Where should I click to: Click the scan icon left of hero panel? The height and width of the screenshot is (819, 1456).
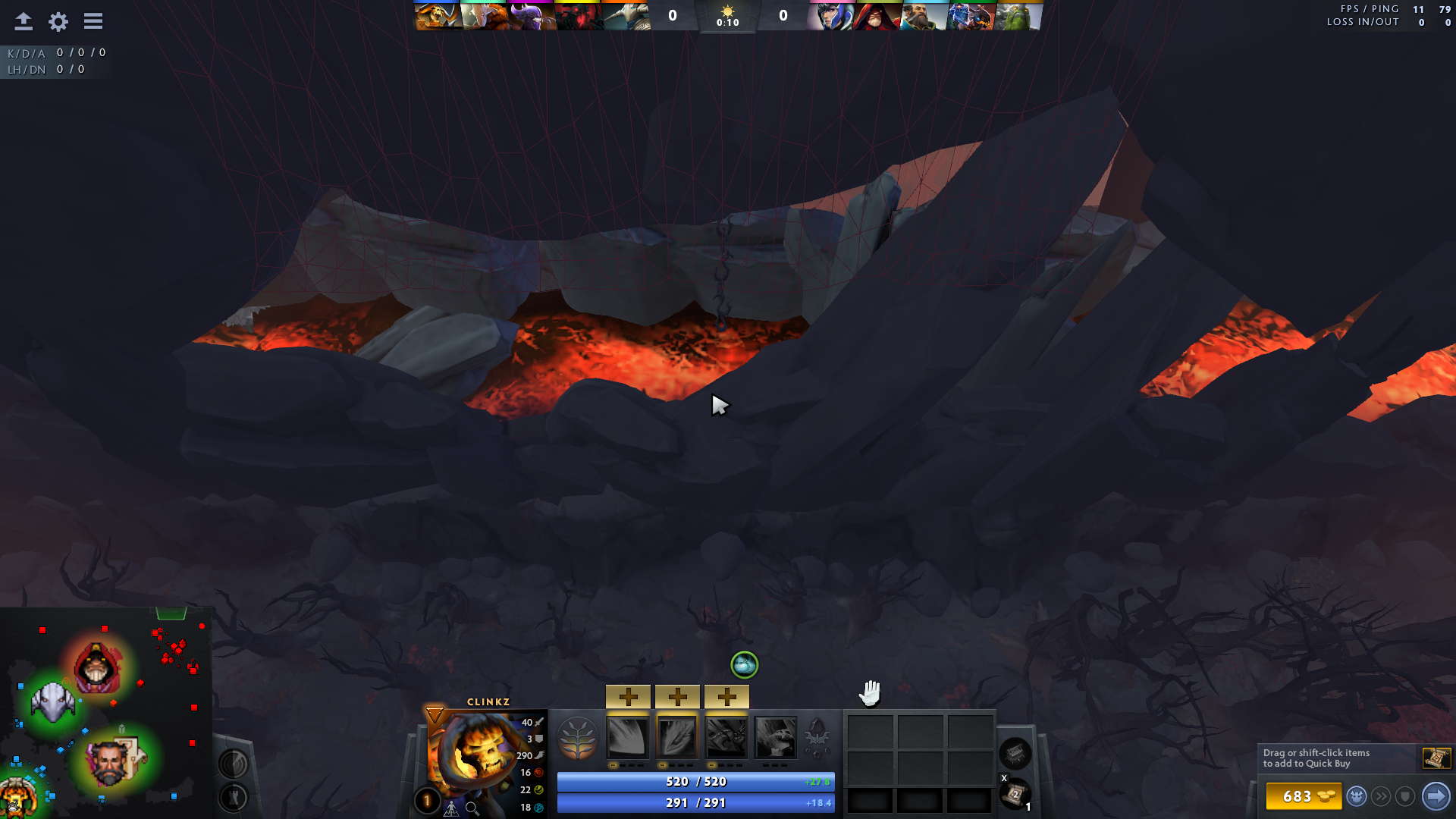tap(236, 764)
